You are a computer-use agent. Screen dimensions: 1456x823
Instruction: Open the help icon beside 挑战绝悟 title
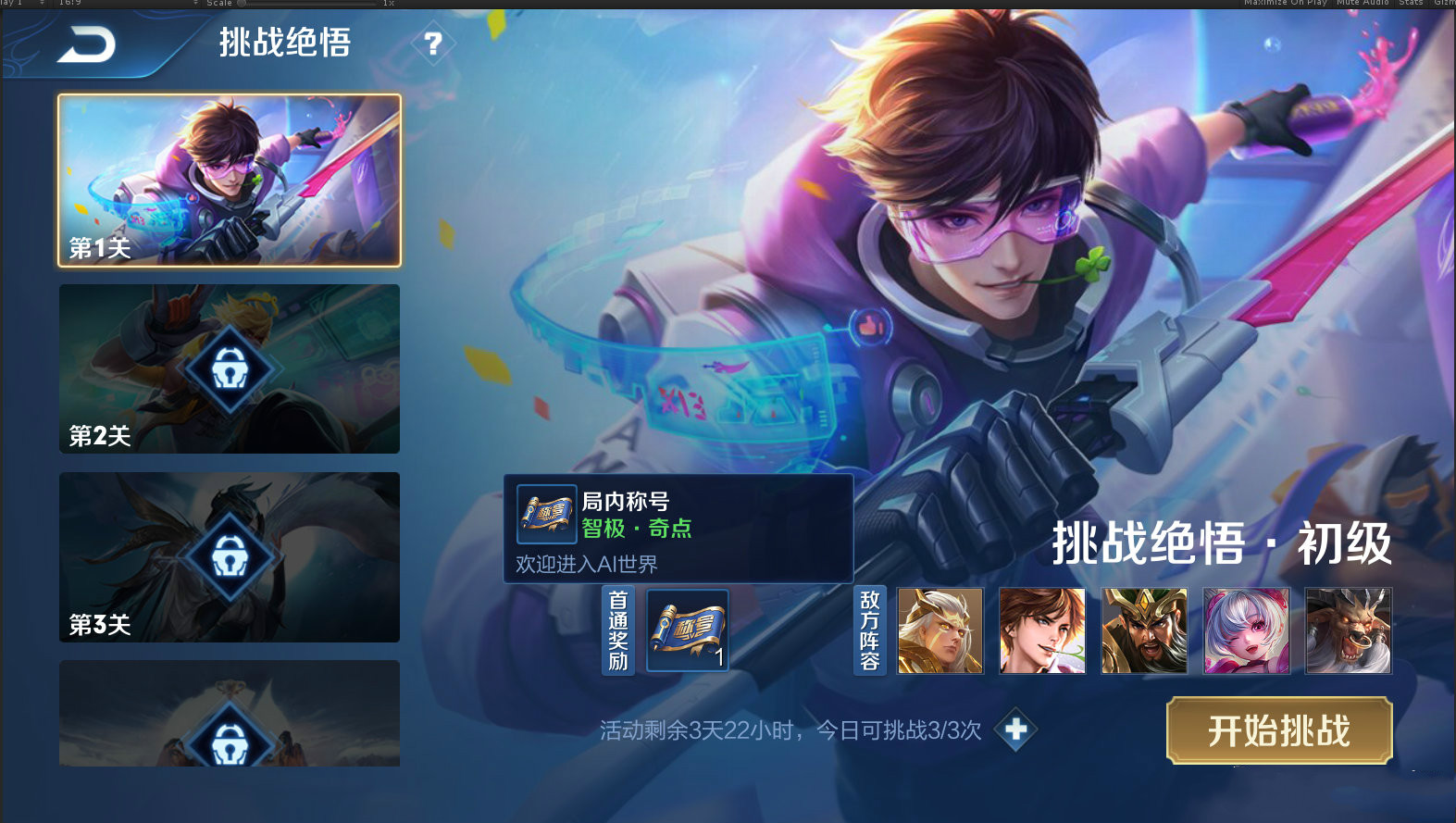pyautogui.click(x=431, y=43)
